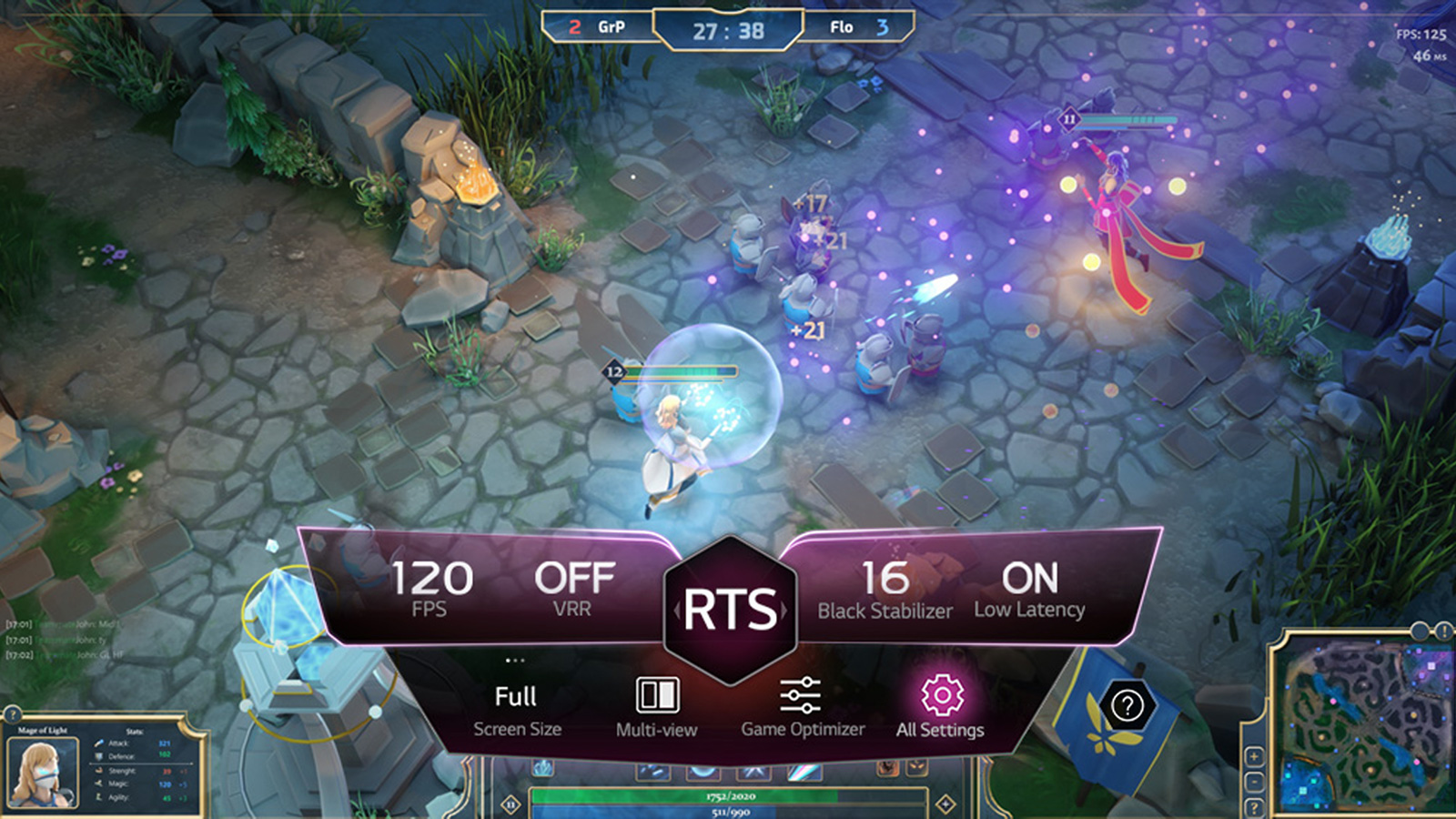Open All Settings via the gear icon
Image resolution: width=1456 pixels, height=819 pixels.
coord(940,693)
